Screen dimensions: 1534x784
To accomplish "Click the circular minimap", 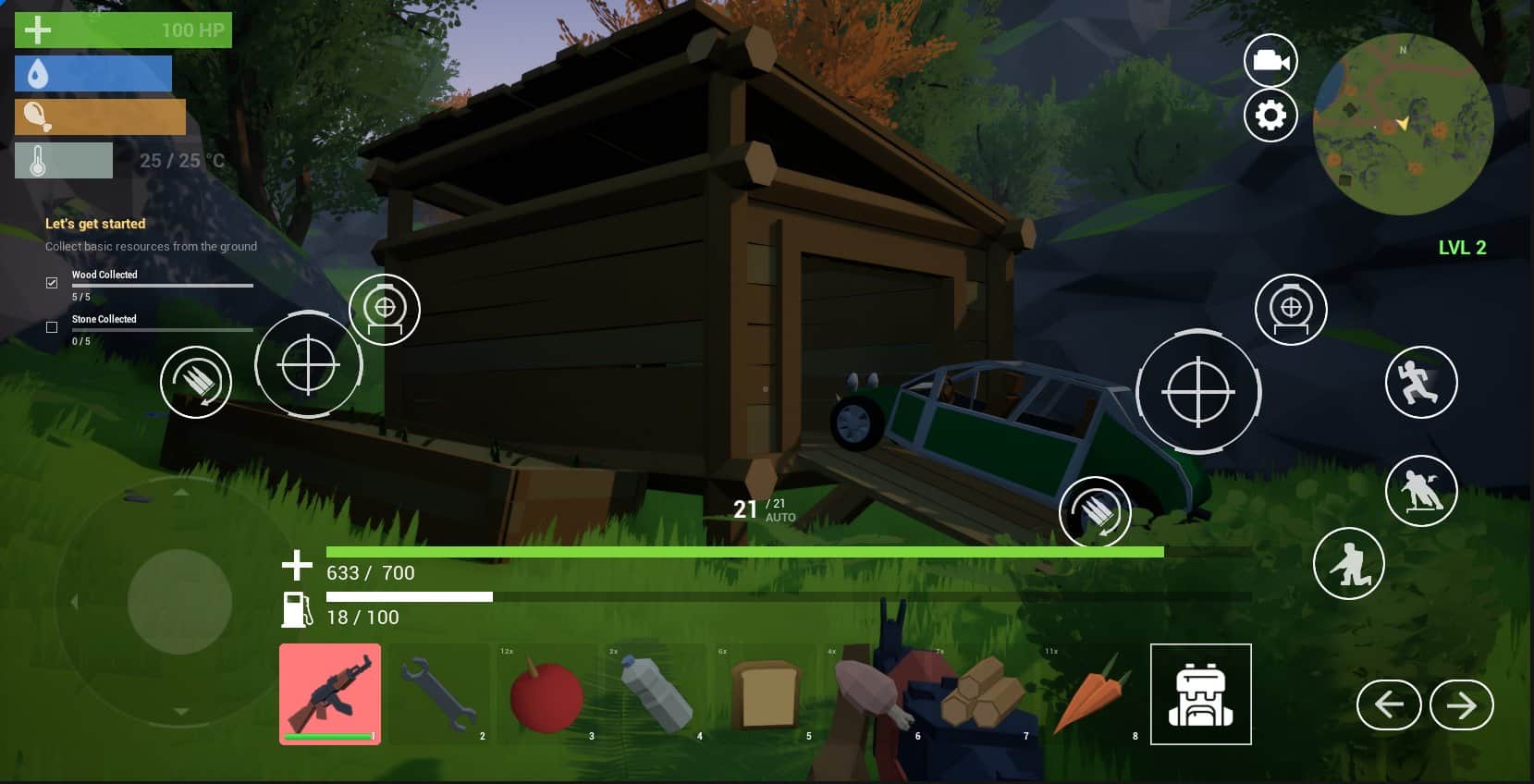I will tap(1403, 125).
